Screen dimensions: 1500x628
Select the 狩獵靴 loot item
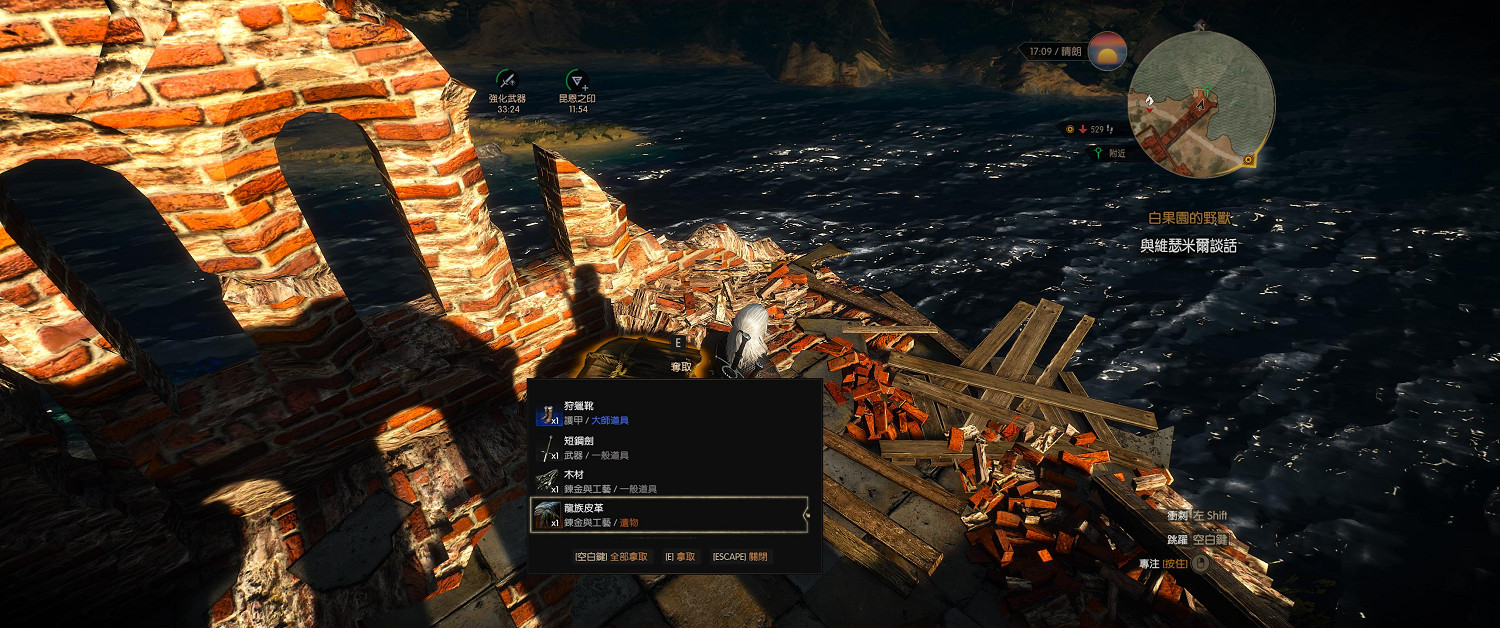pyautogui.click(x=668, y=413)
